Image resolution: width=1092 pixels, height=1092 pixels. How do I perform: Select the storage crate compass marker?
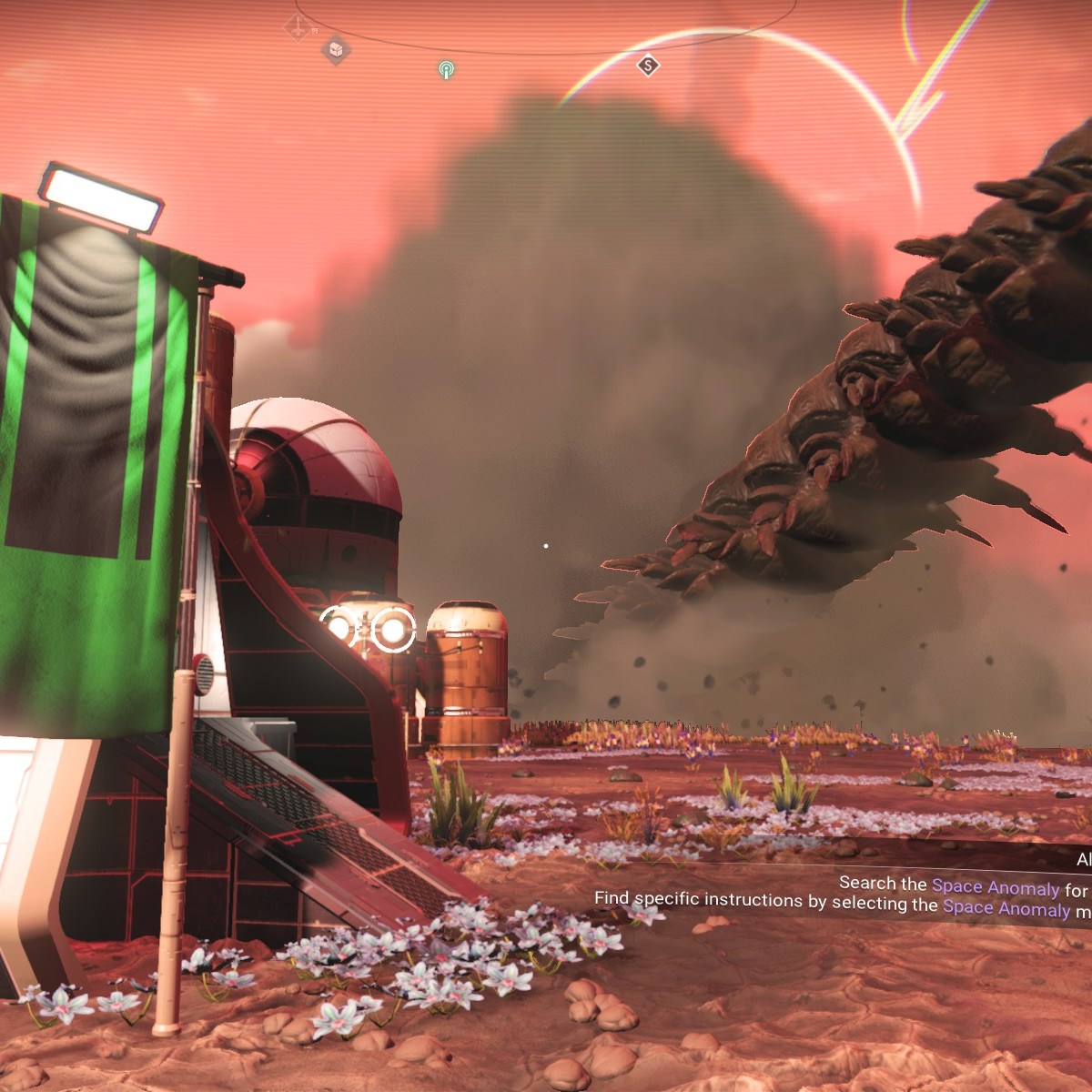point(336,49)
